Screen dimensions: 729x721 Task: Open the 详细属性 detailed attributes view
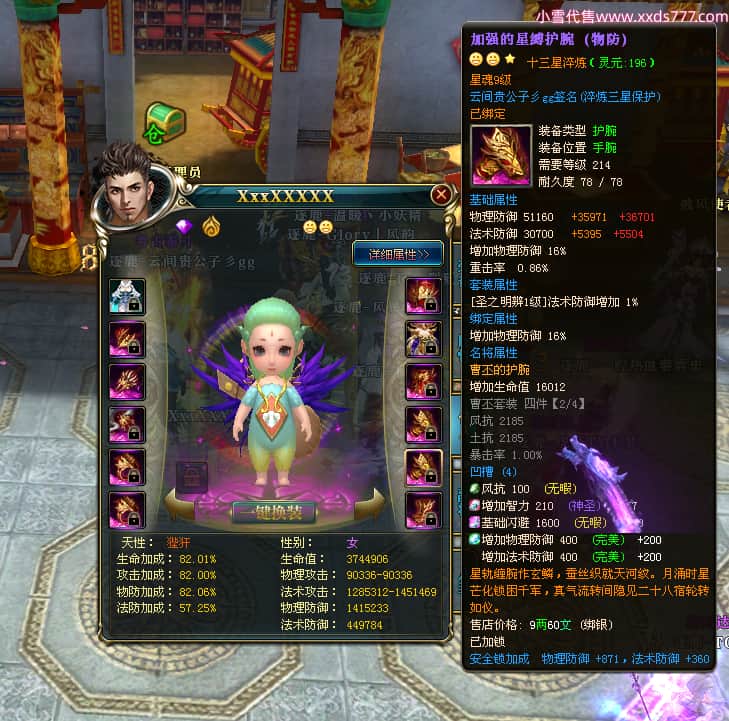pos(397,254)
